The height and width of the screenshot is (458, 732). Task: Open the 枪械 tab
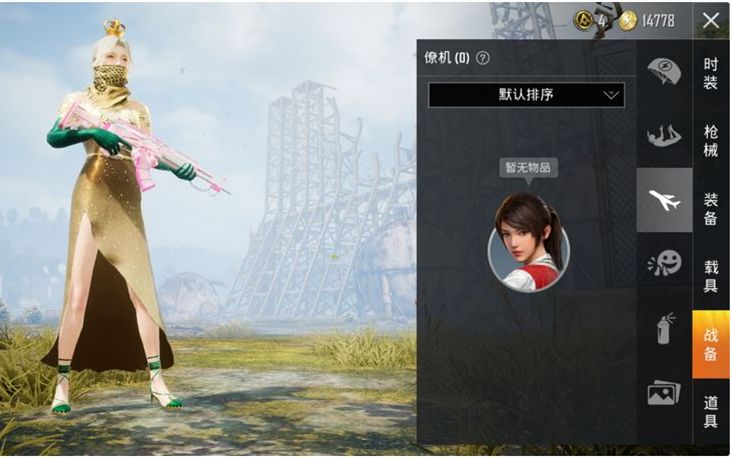coord(710,140)
